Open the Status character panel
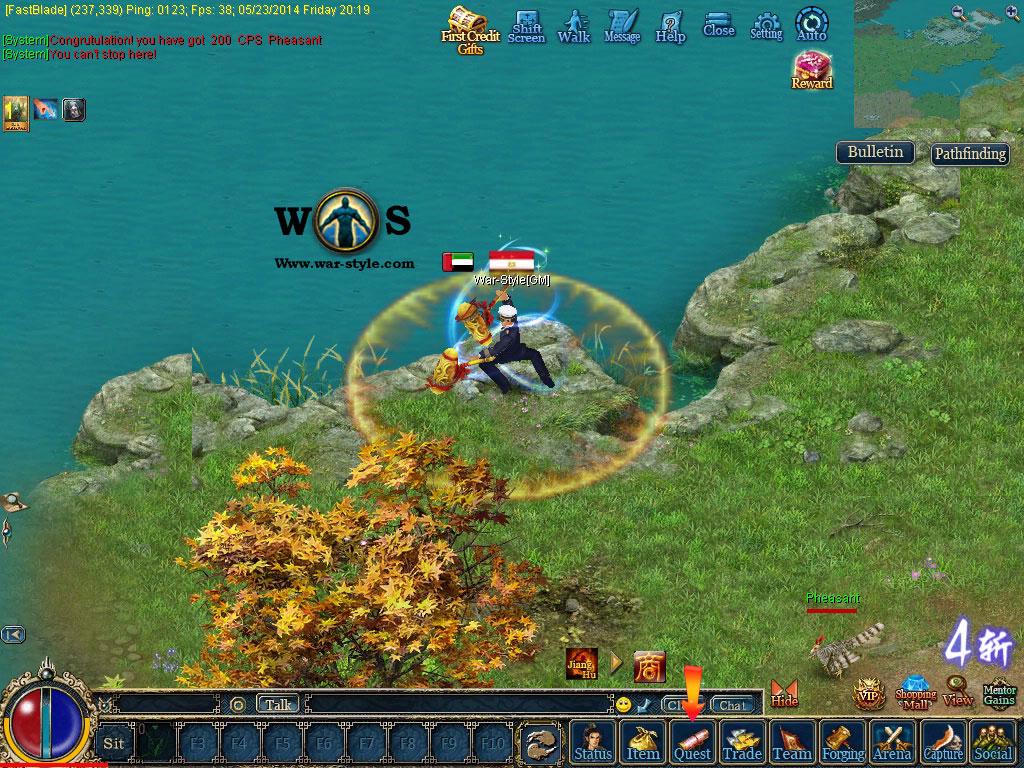Screen dimensions: 1024x768 coord(593,742)
